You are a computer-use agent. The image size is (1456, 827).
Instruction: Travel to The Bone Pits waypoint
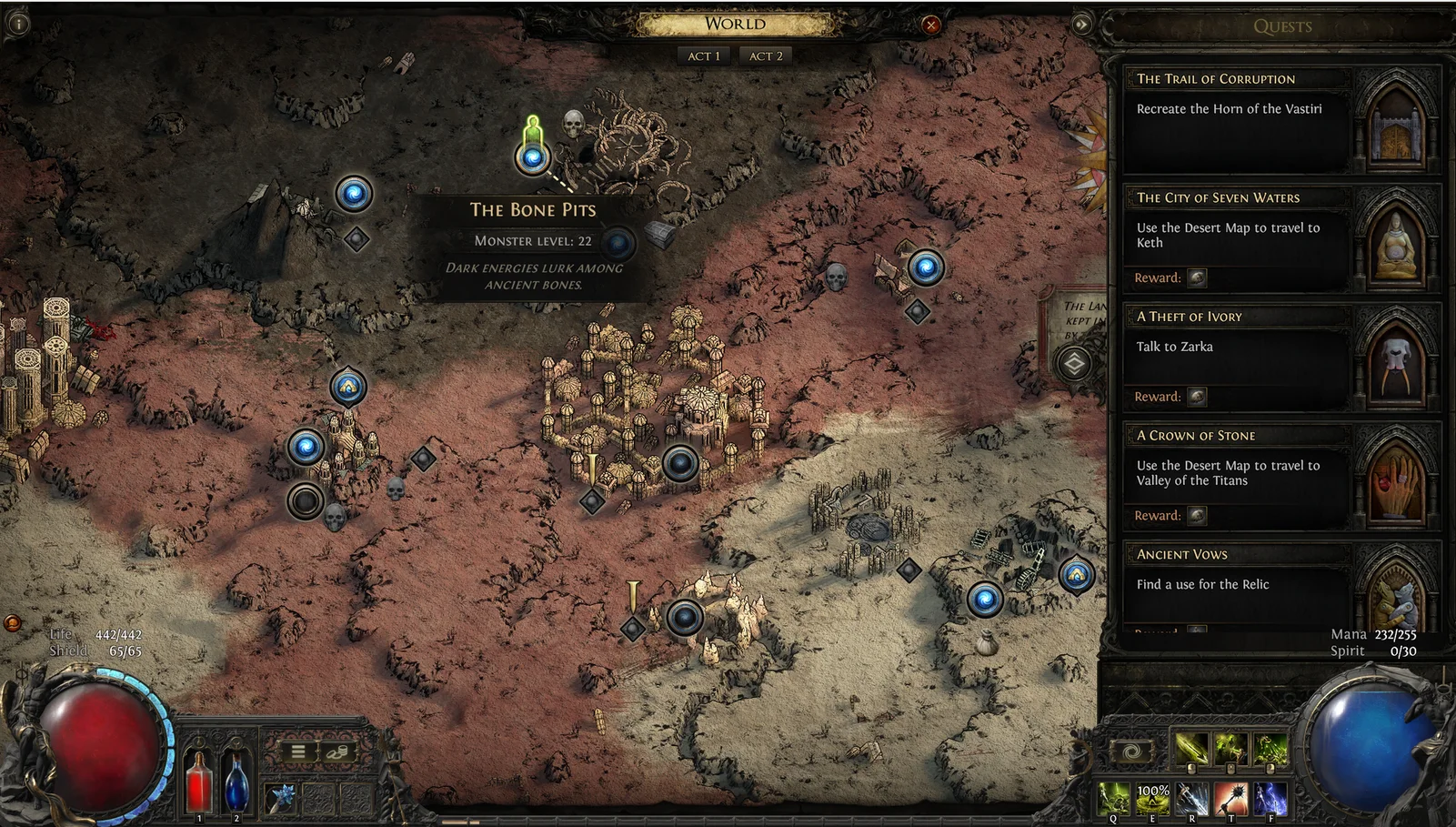click(533, 158)
